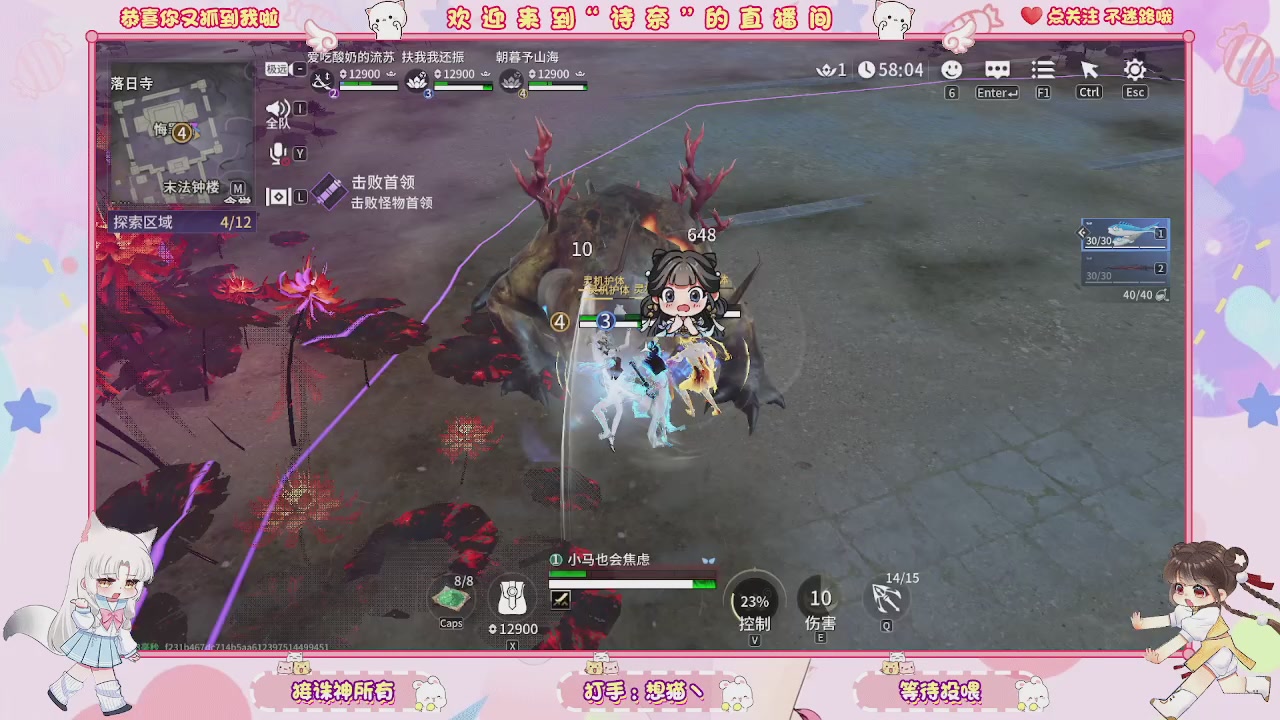Viewport: 1280px width, 720px height.
Task: Select the grappling hook skill icon
Action: pos(886,600)
